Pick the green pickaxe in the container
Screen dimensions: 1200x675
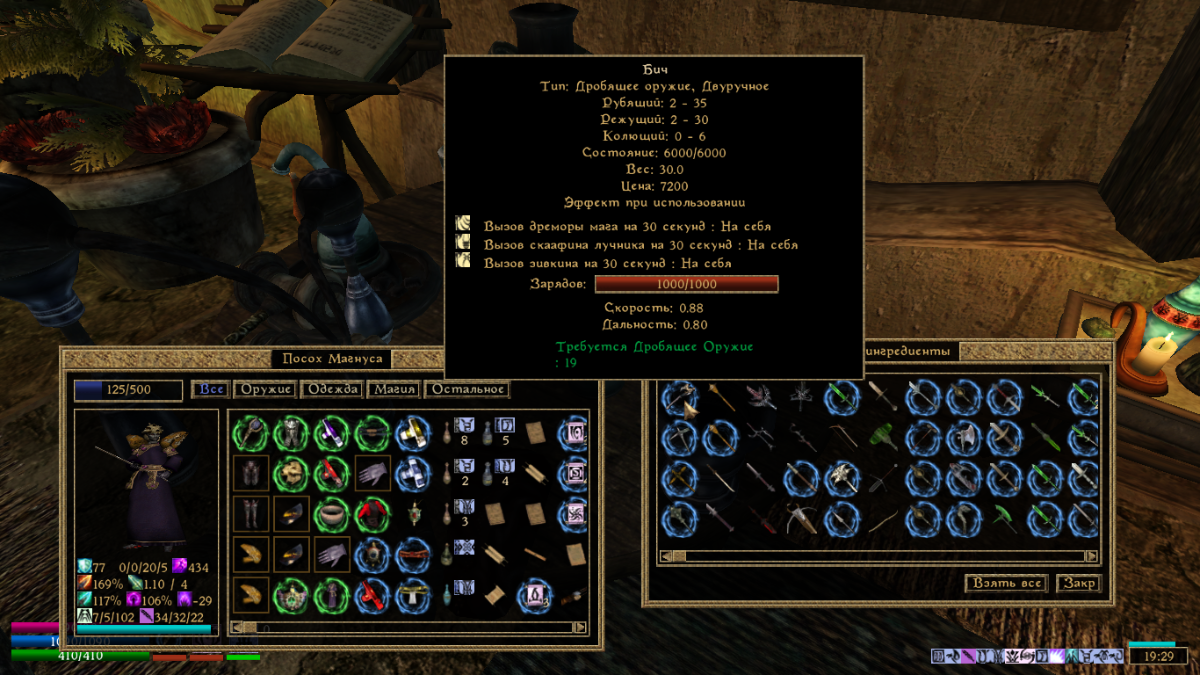point(1003,518)
